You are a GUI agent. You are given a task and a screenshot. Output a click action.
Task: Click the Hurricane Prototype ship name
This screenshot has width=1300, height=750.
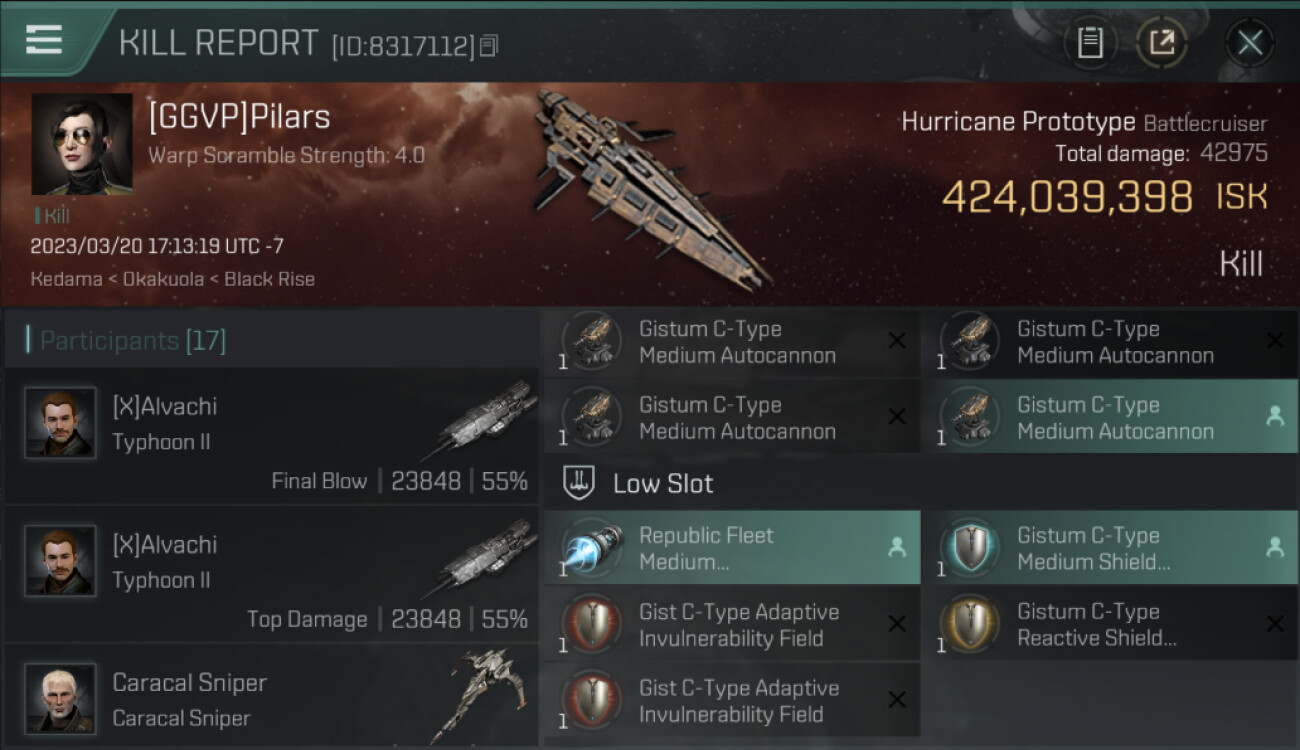pyautogui.click(x=1018, y=122)
